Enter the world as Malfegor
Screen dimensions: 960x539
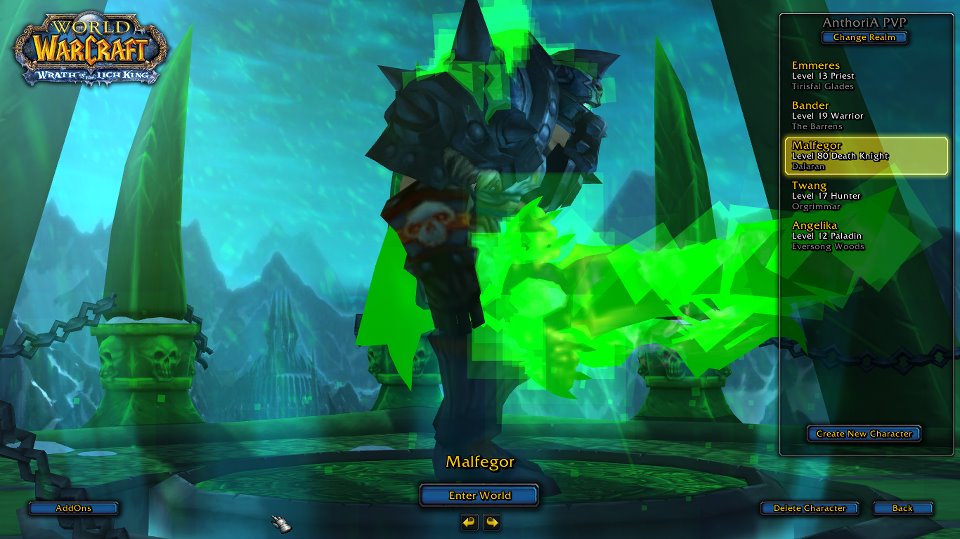tap(479, 495)
